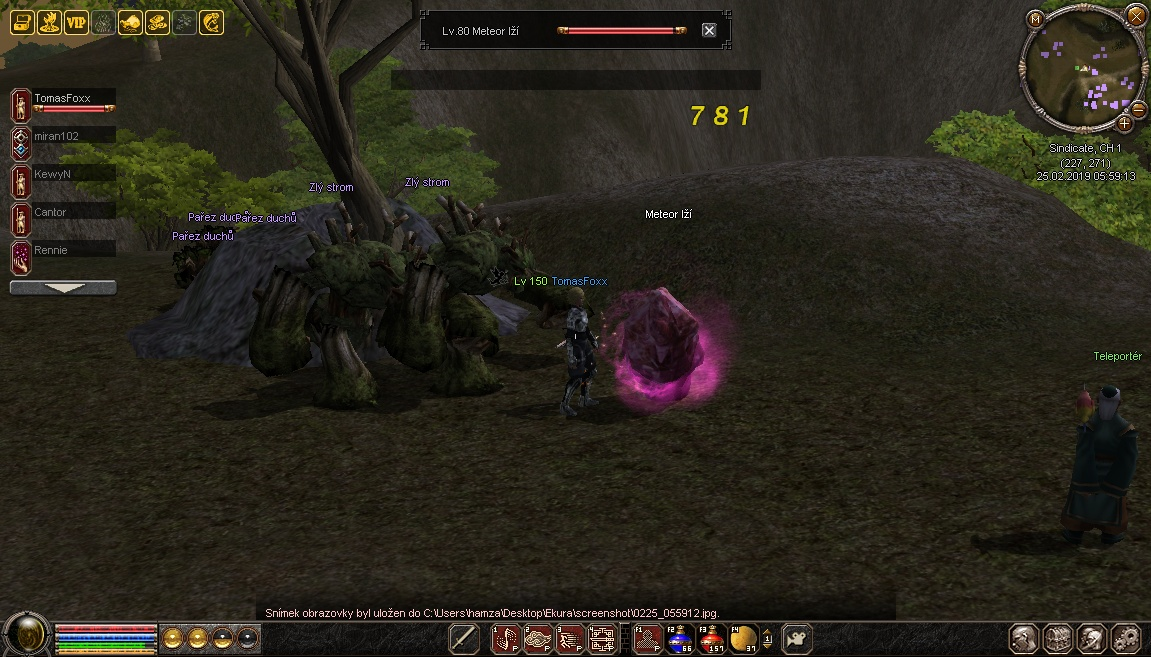Toggle the camera view button
The width and height of the screenshot is (1151, 657).
pyautogui.click(x=796, y=638)
